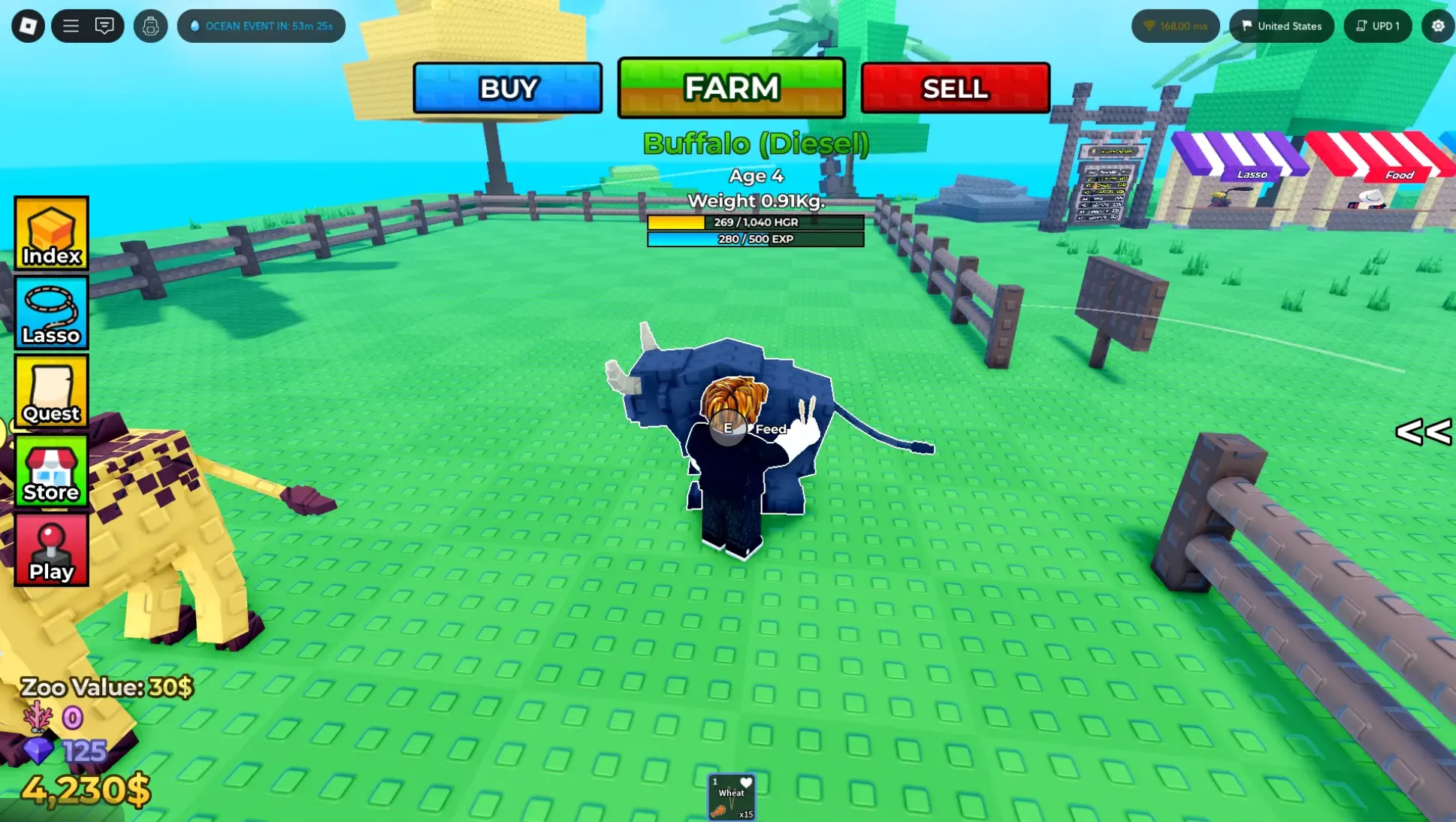Select the Lasso tool icon

pos(50,312)
